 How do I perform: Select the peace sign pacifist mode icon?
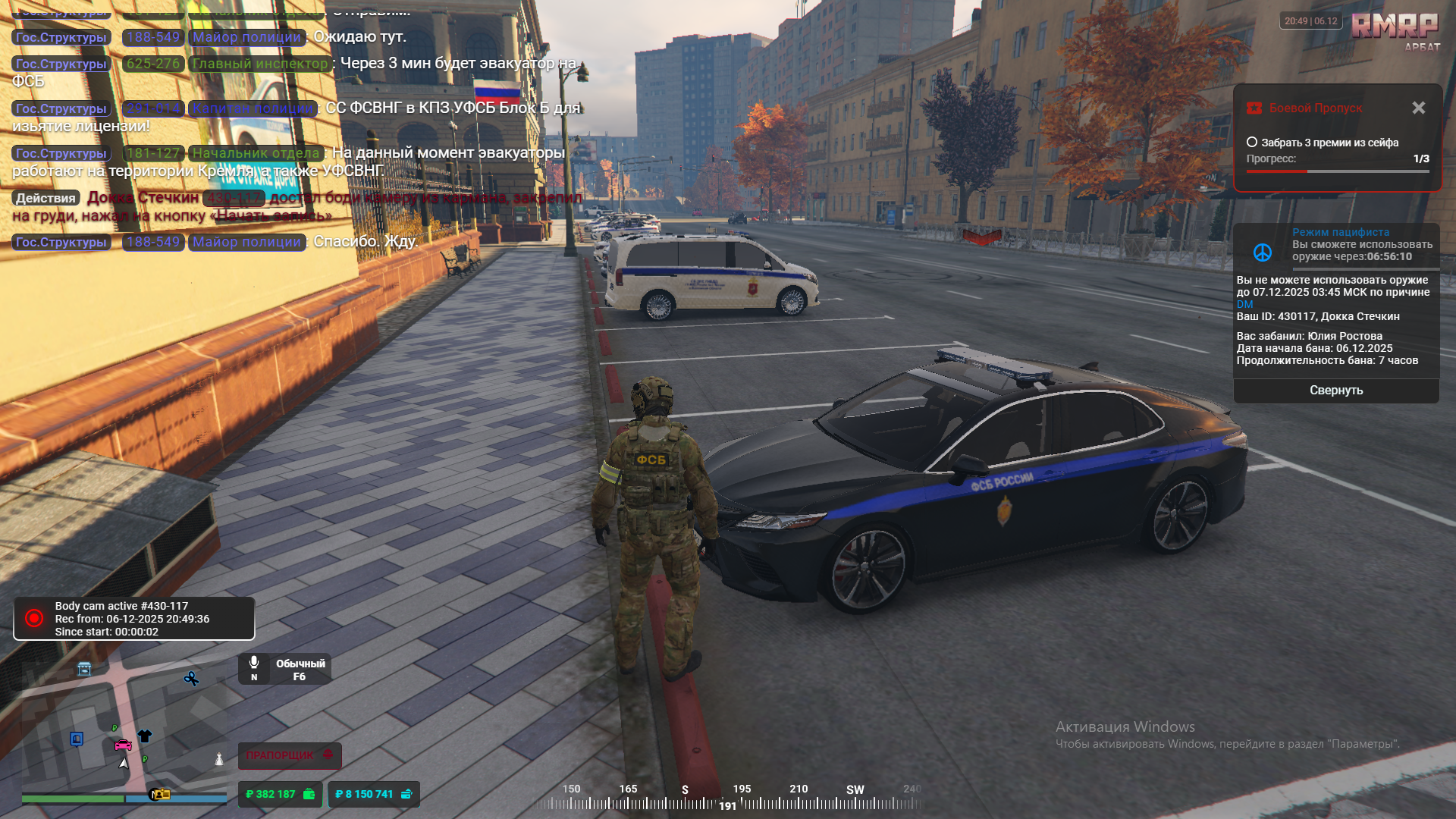tap(1263, 253)
